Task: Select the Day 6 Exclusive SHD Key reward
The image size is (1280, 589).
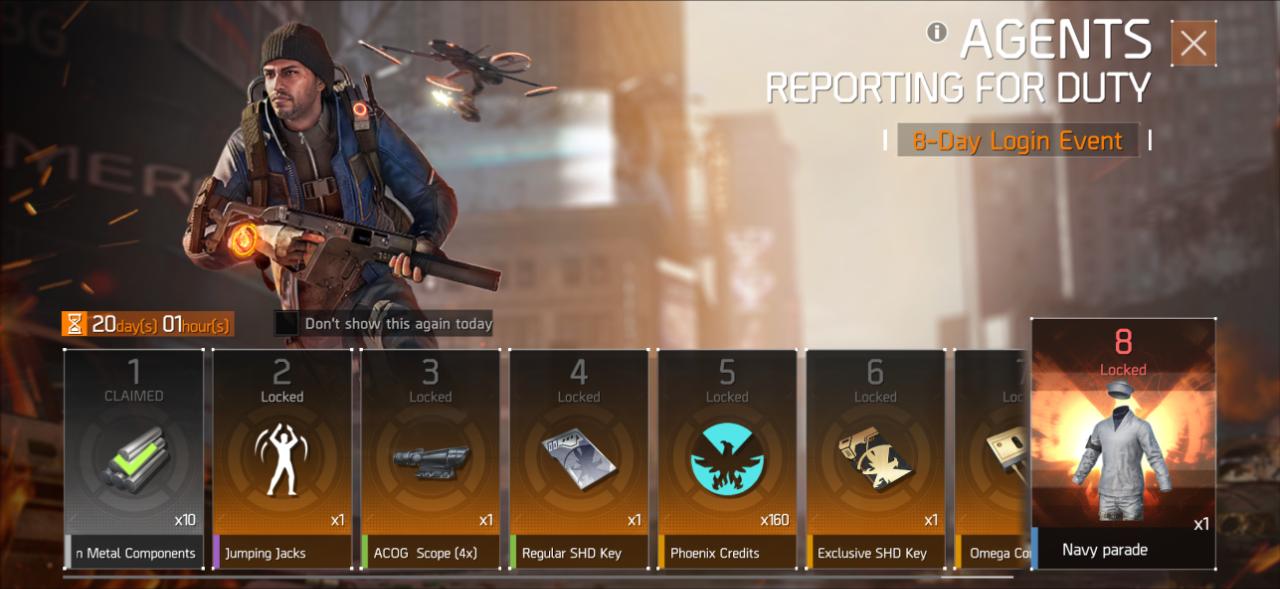Action: click(875, 459)
